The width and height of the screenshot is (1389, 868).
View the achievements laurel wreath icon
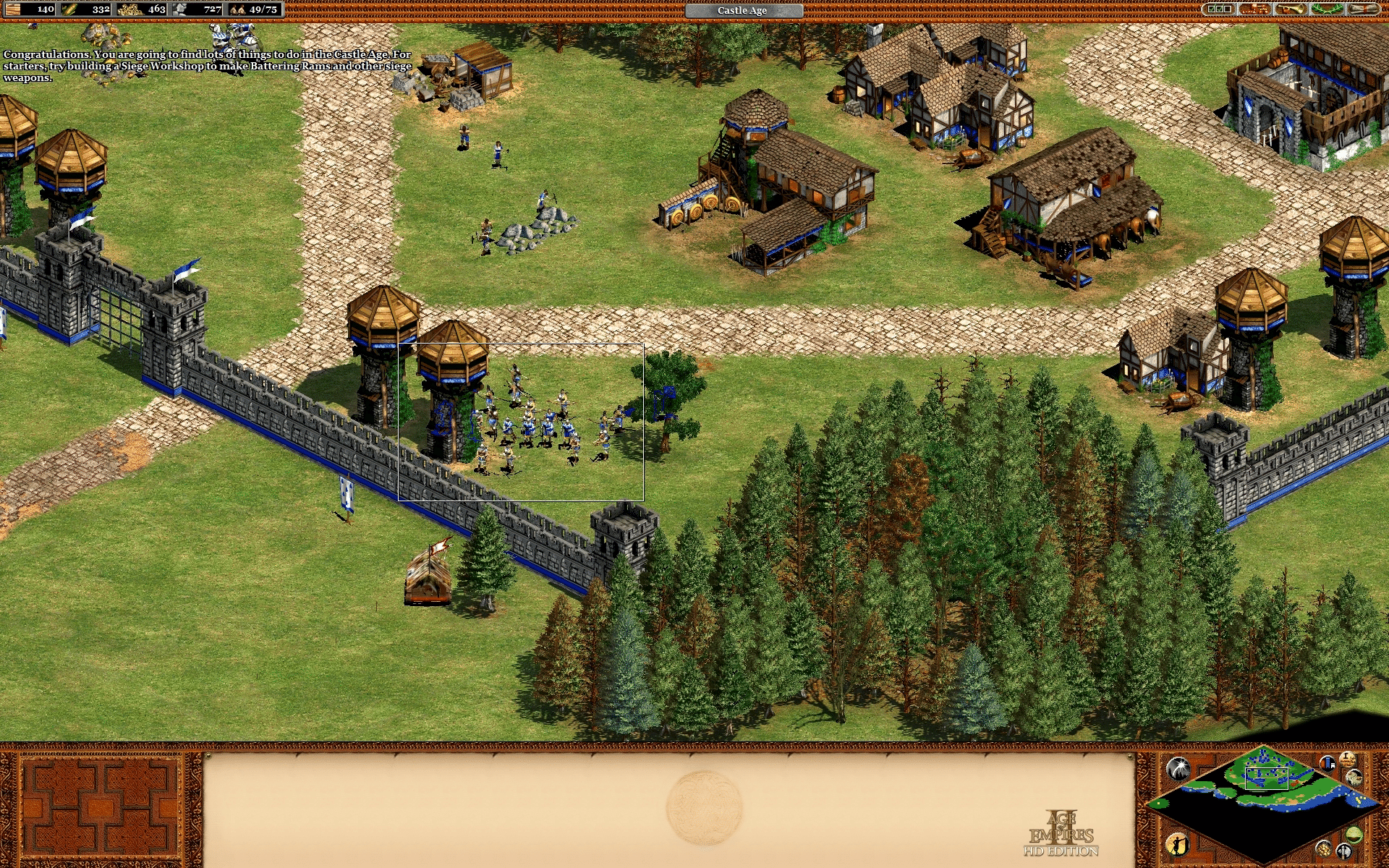[1327, 10]
